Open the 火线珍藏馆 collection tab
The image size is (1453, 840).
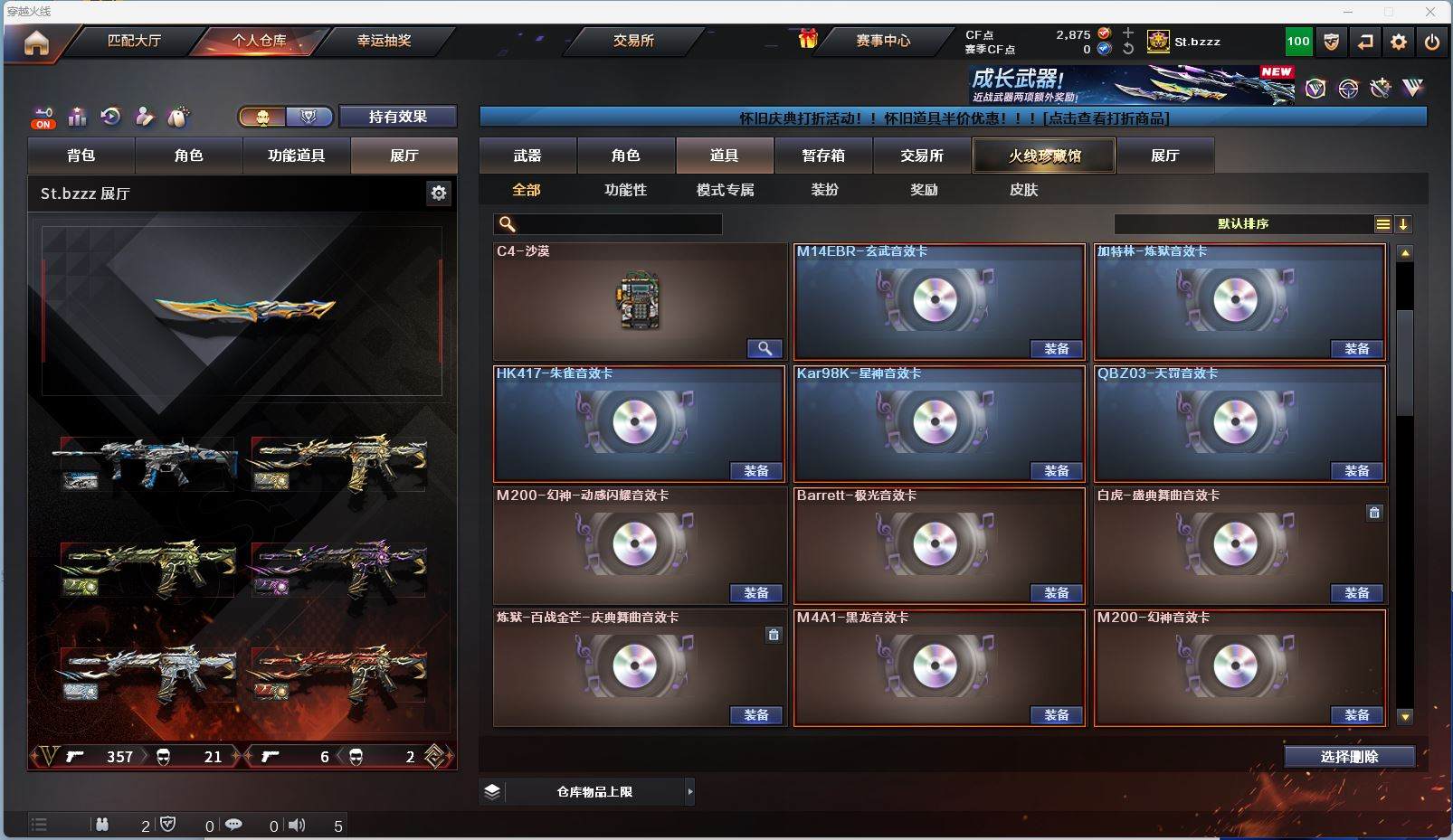(1044, 156)
